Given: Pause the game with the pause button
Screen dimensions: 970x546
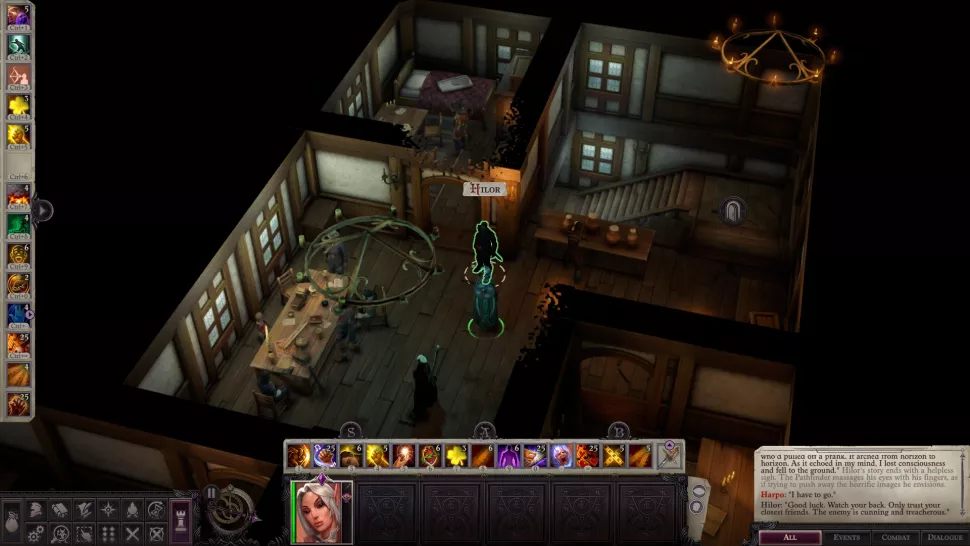Looking at the screenshot, I should (x=212, y=492).
